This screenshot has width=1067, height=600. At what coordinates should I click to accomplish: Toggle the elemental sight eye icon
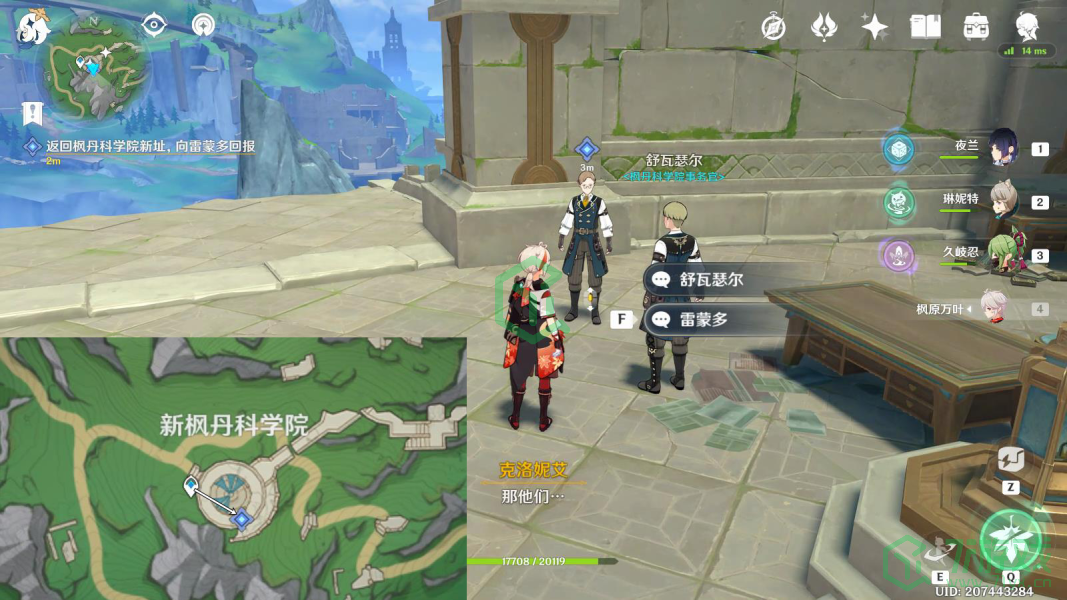pos(154,25)
